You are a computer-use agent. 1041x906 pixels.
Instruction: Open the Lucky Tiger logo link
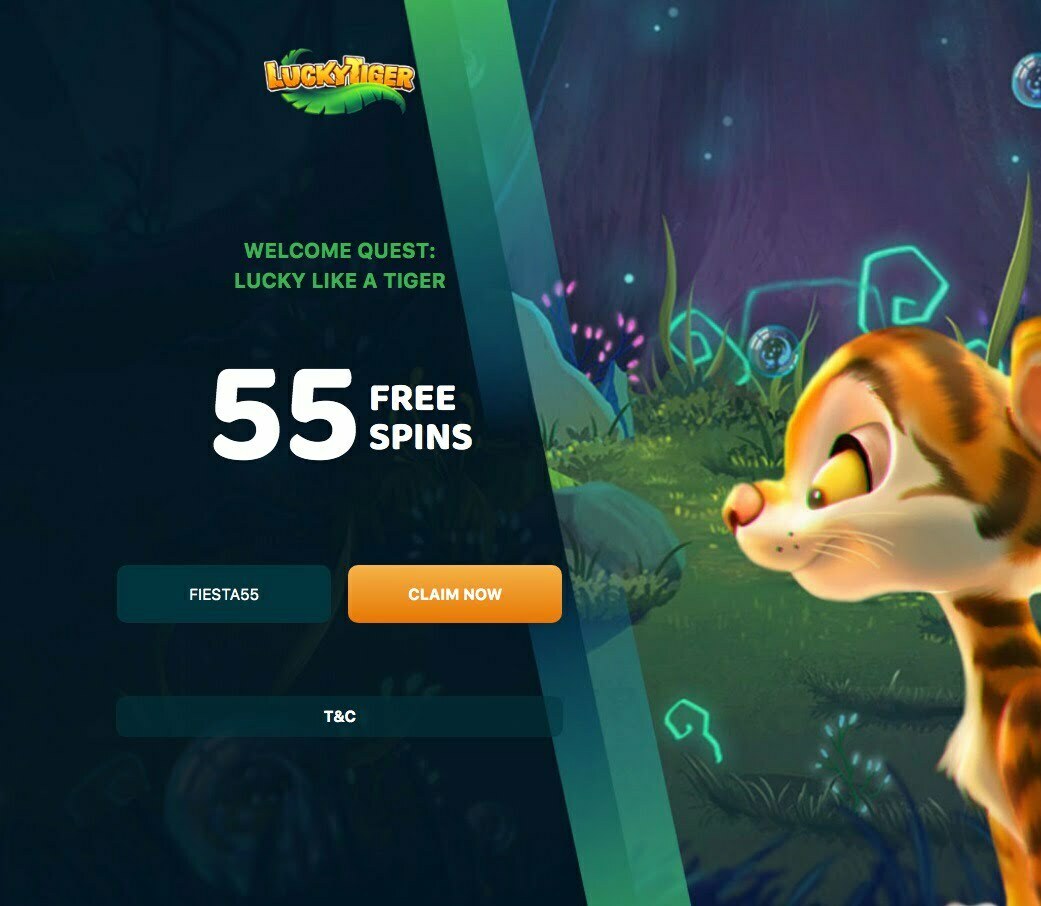(339, 80)
